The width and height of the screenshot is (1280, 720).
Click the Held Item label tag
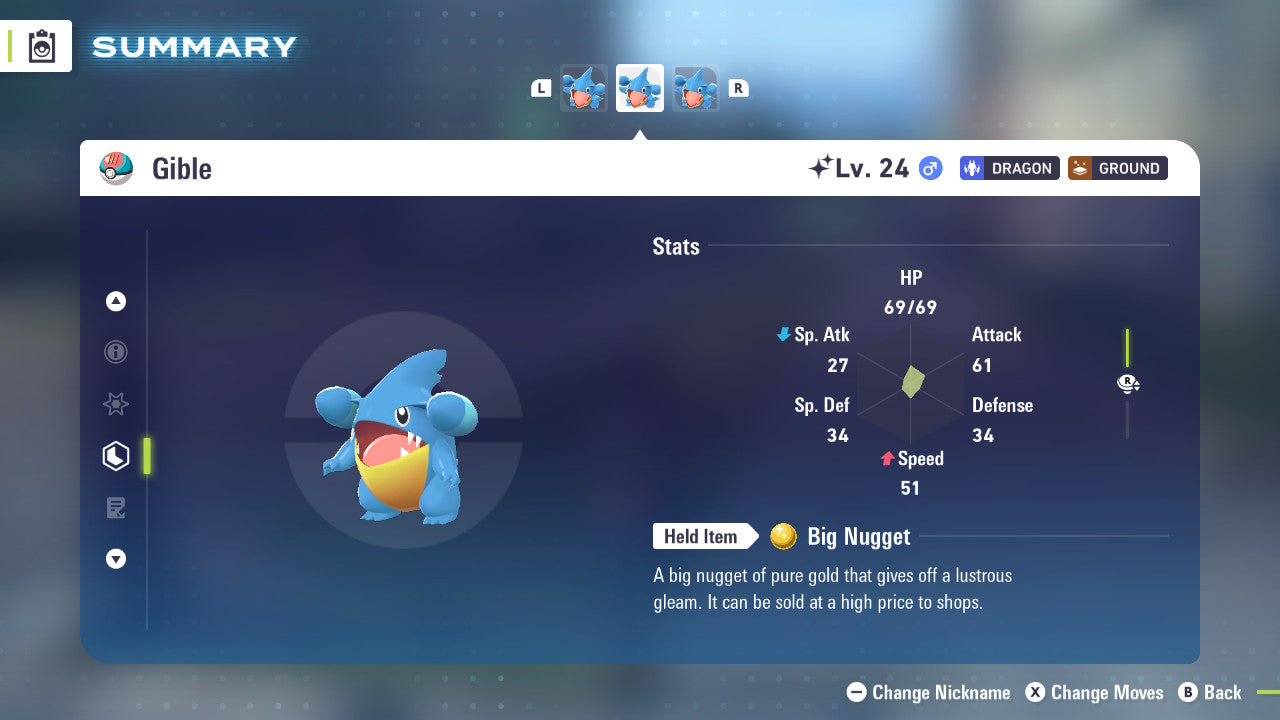[x=702, y=536]
